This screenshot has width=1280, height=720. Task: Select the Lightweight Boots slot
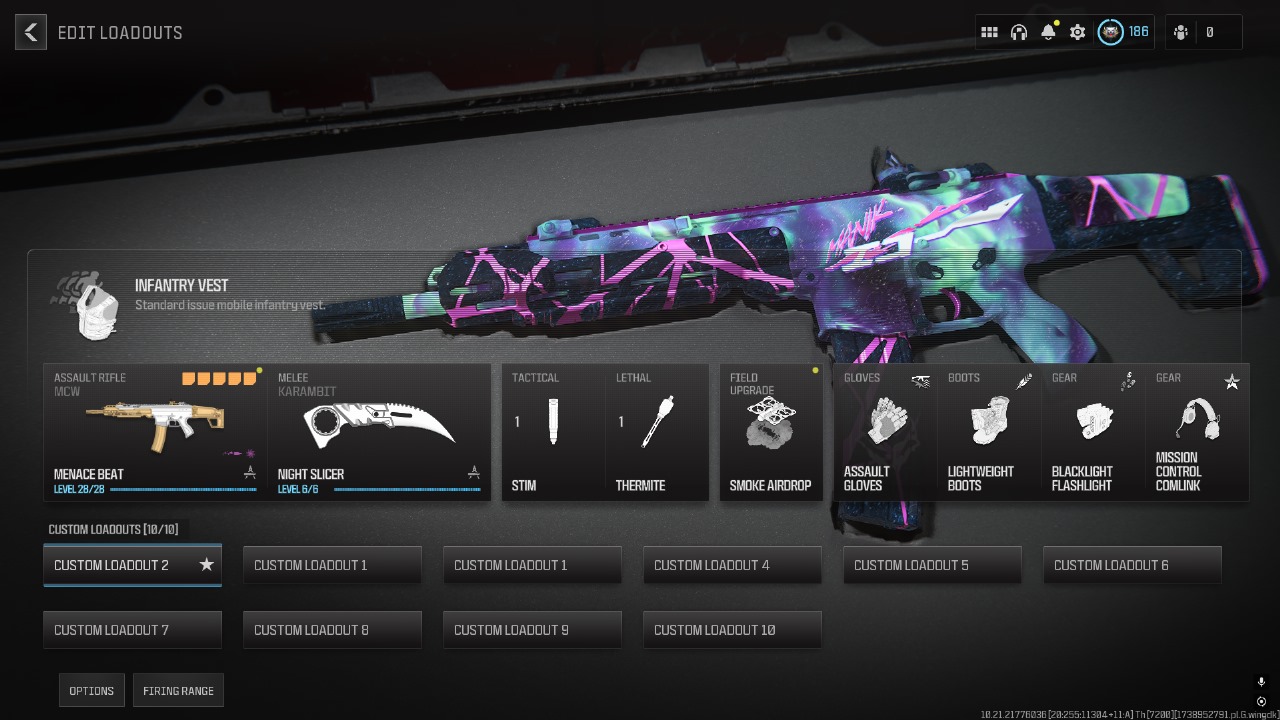point(989,432)
